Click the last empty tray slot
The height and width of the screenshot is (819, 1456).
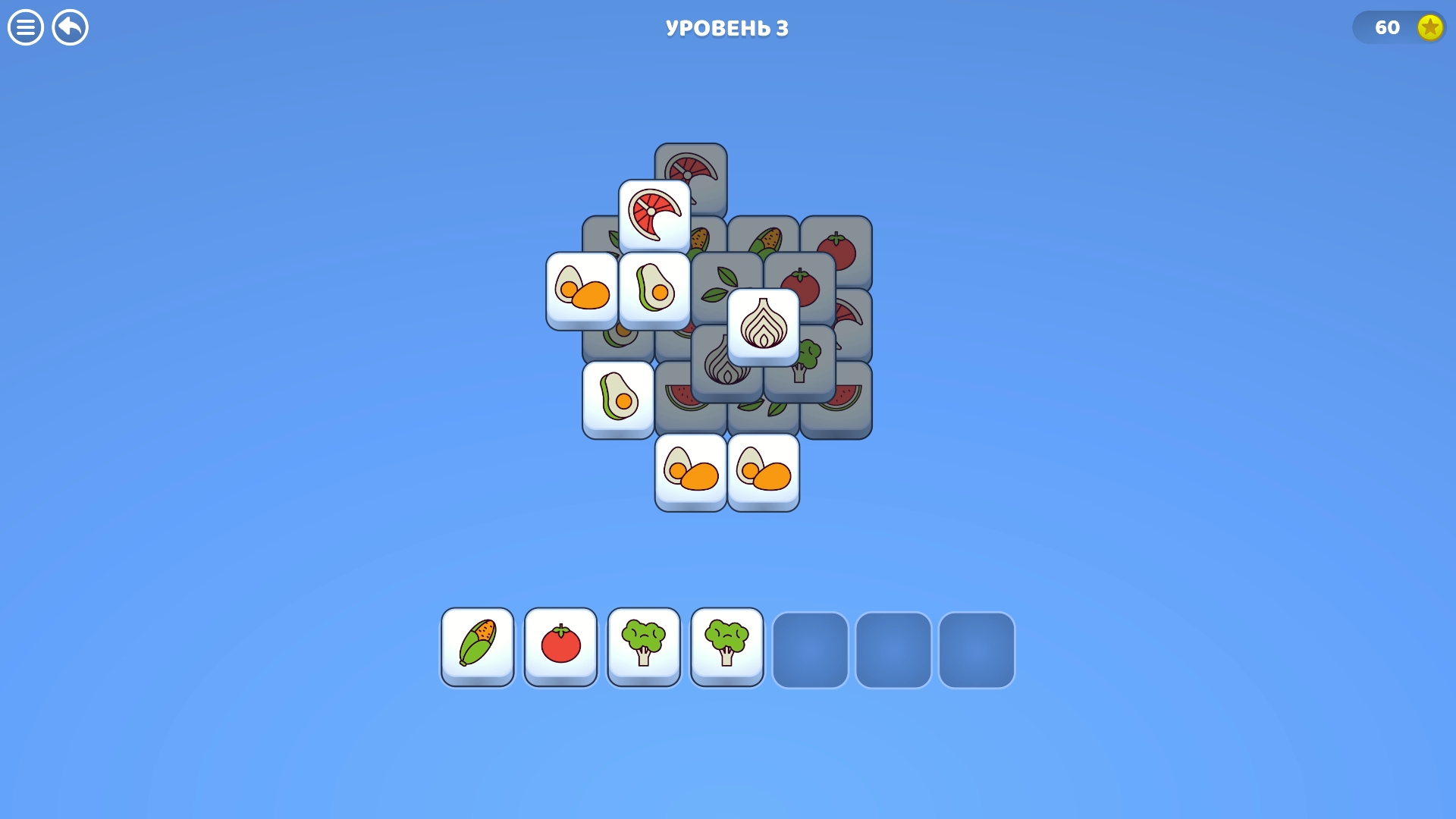(977, 650)
